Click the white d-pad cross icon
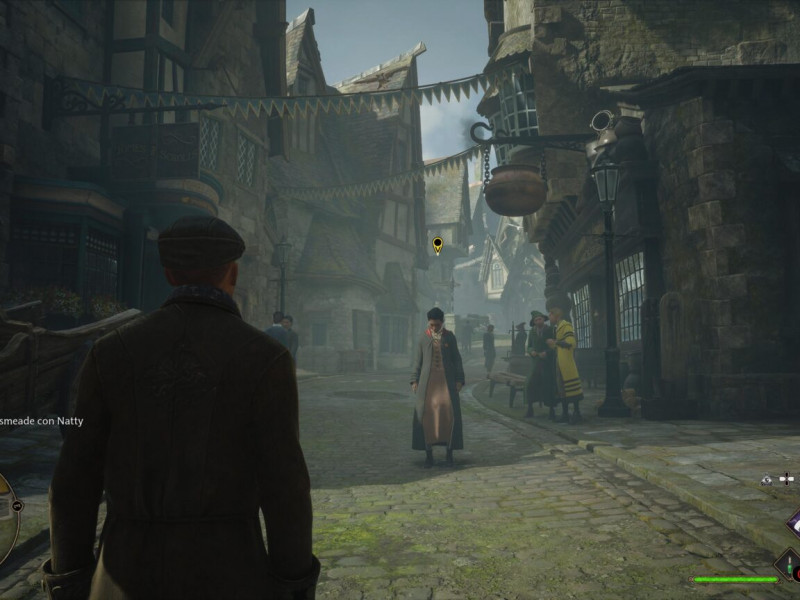The width and height of the screenshot is (800, 600). pyautogui.click(x=784, y=480)
